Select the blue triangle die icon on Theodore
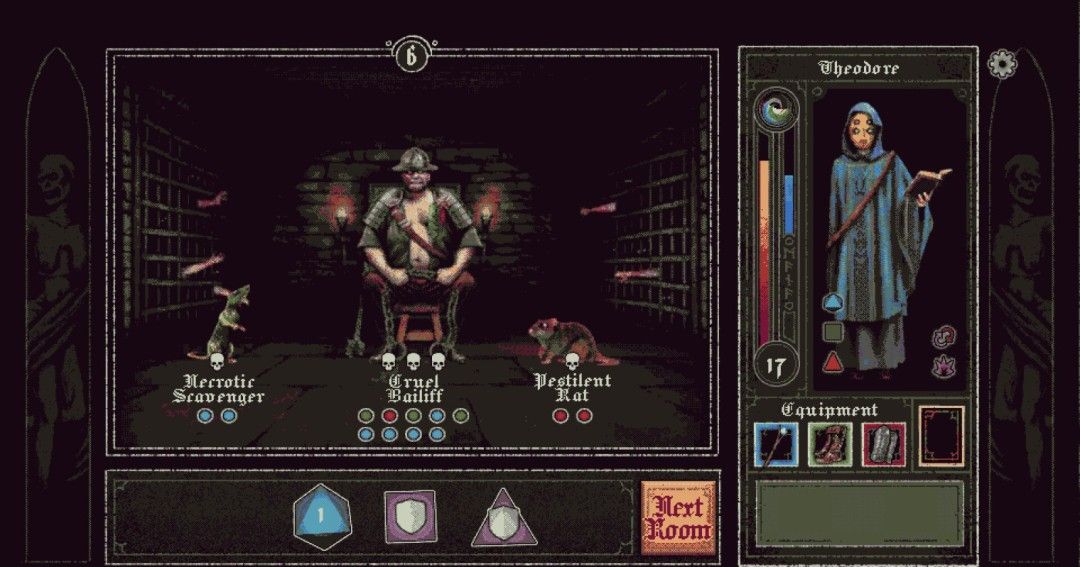Viewport: 1080px width, 567px height. (832, 302)
